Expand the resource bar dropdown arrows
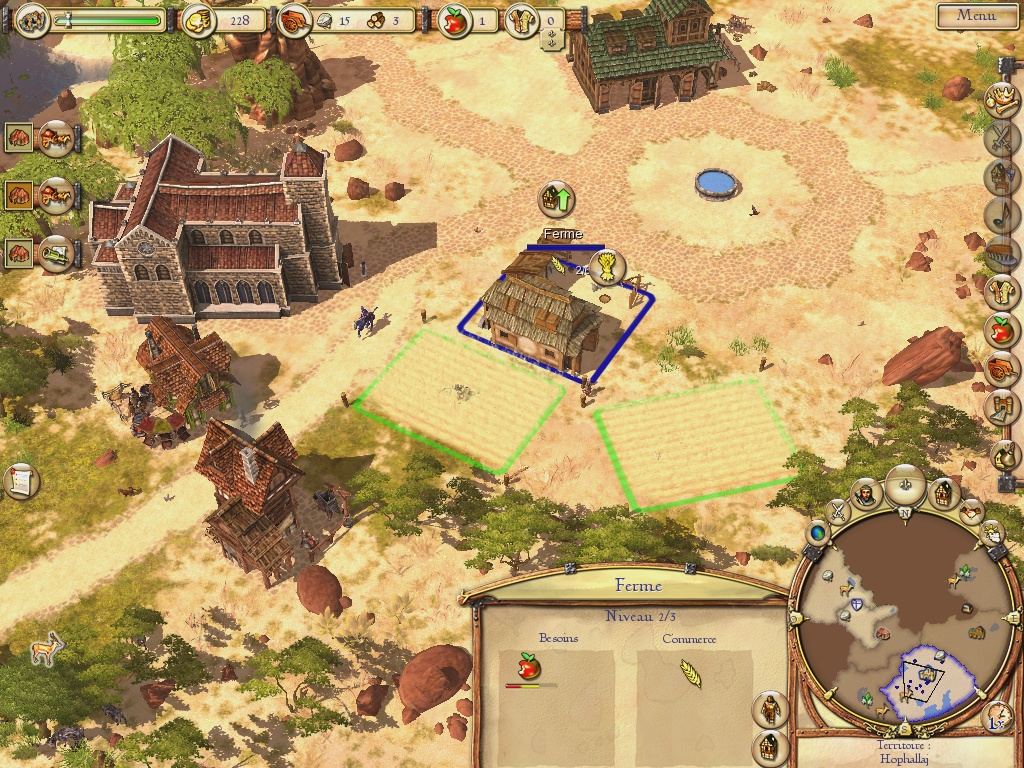The width and height of the screenshot is (1024, 768). tap(552, 39)
